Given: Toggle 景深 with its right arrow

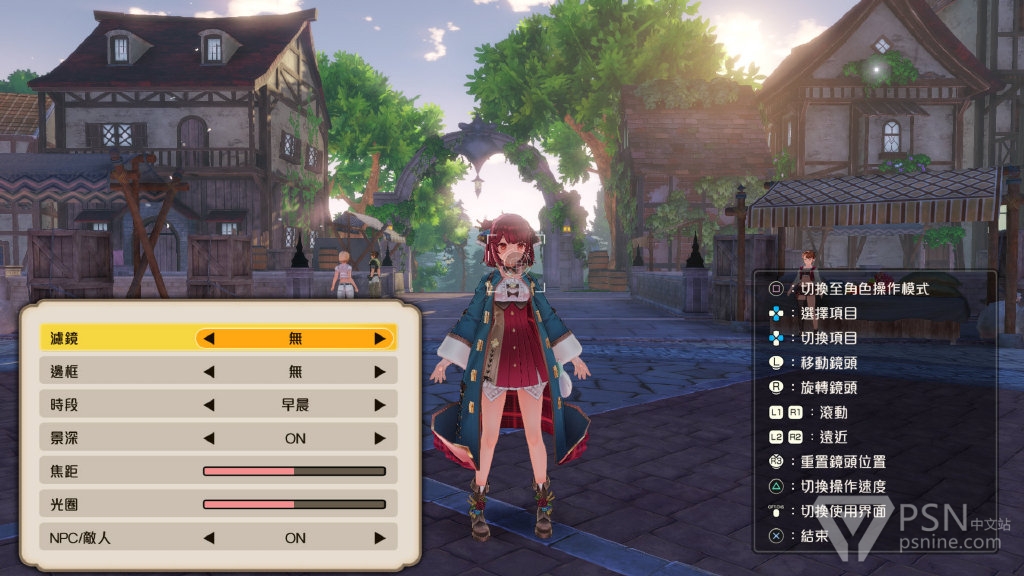Looking at the screenshot, I should pyautogui.click(x=380, y=438).
